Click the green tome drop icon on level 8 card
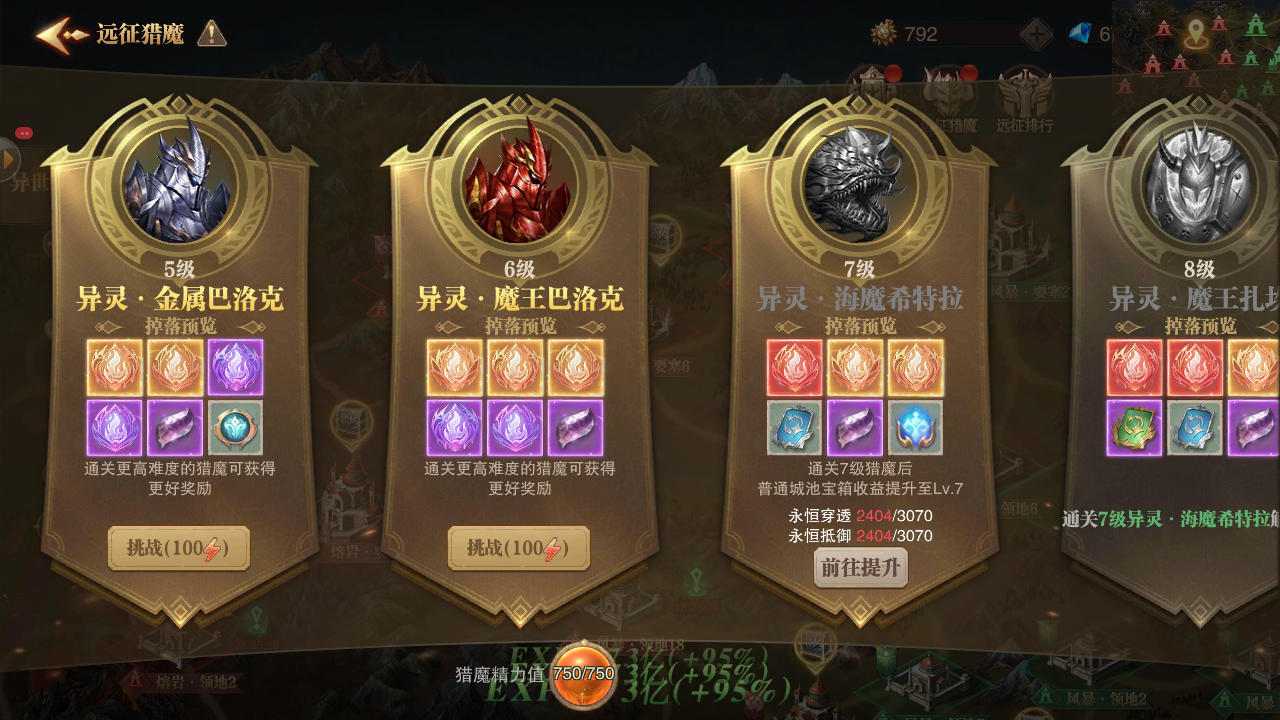The height and width of the screenshot is (720, 1280). coord(1135,427)
